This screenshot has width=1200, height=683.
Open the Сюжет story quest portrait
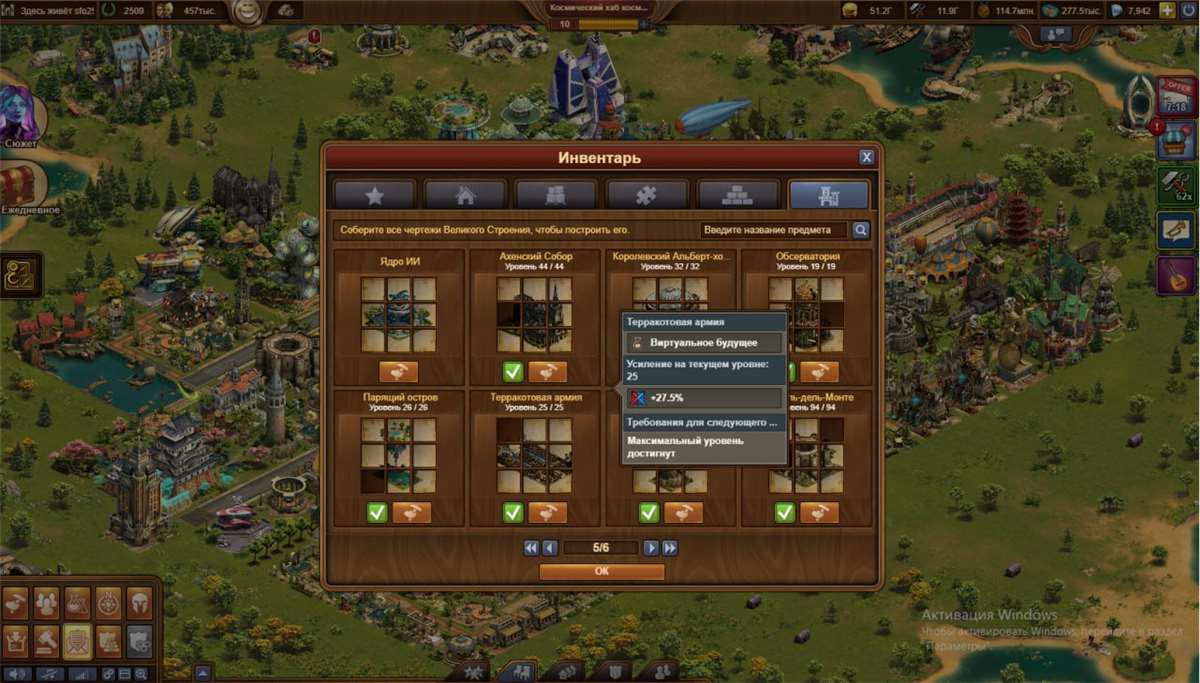pyautogui.click(x=20, y=113)
